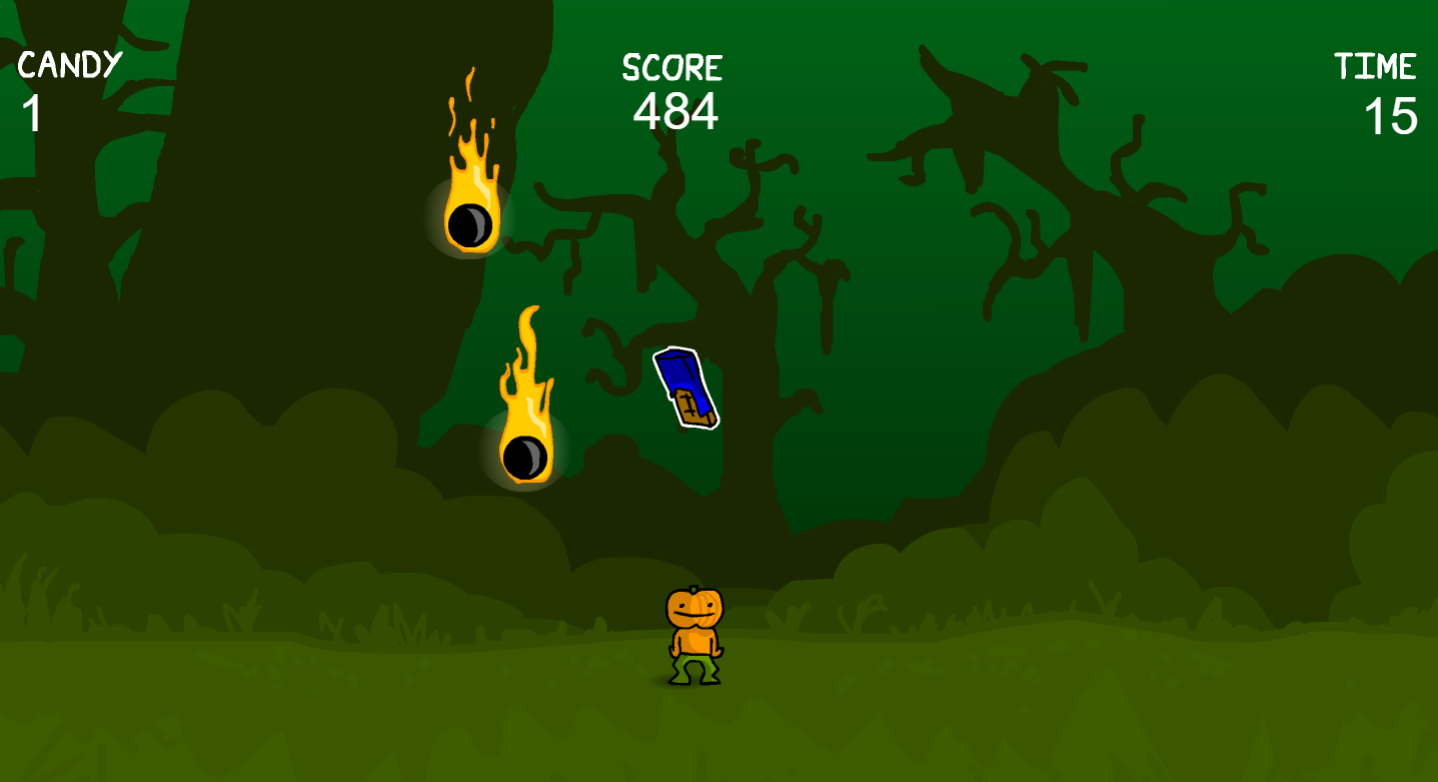Click the TIME label in the HUD

point(1377,66)
